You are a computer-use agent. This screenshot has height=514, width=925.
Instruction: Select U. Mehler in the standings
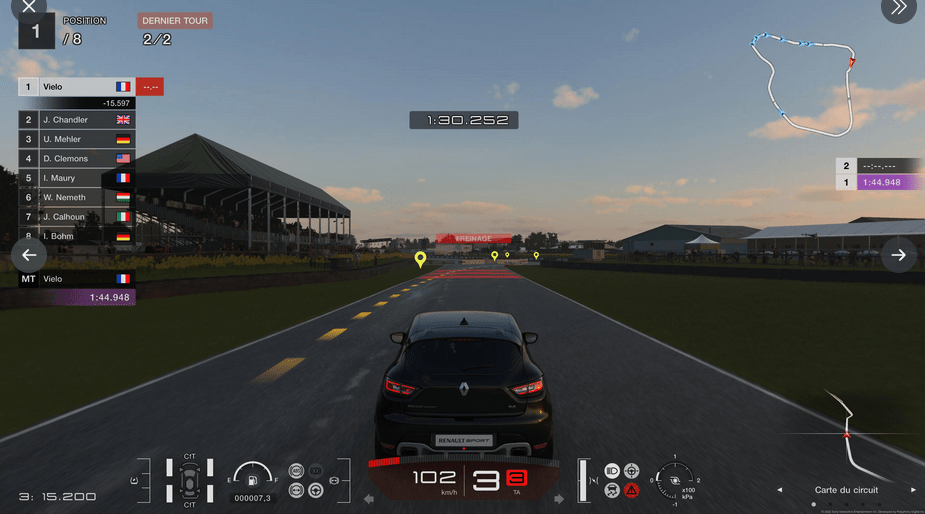point(76,139)
